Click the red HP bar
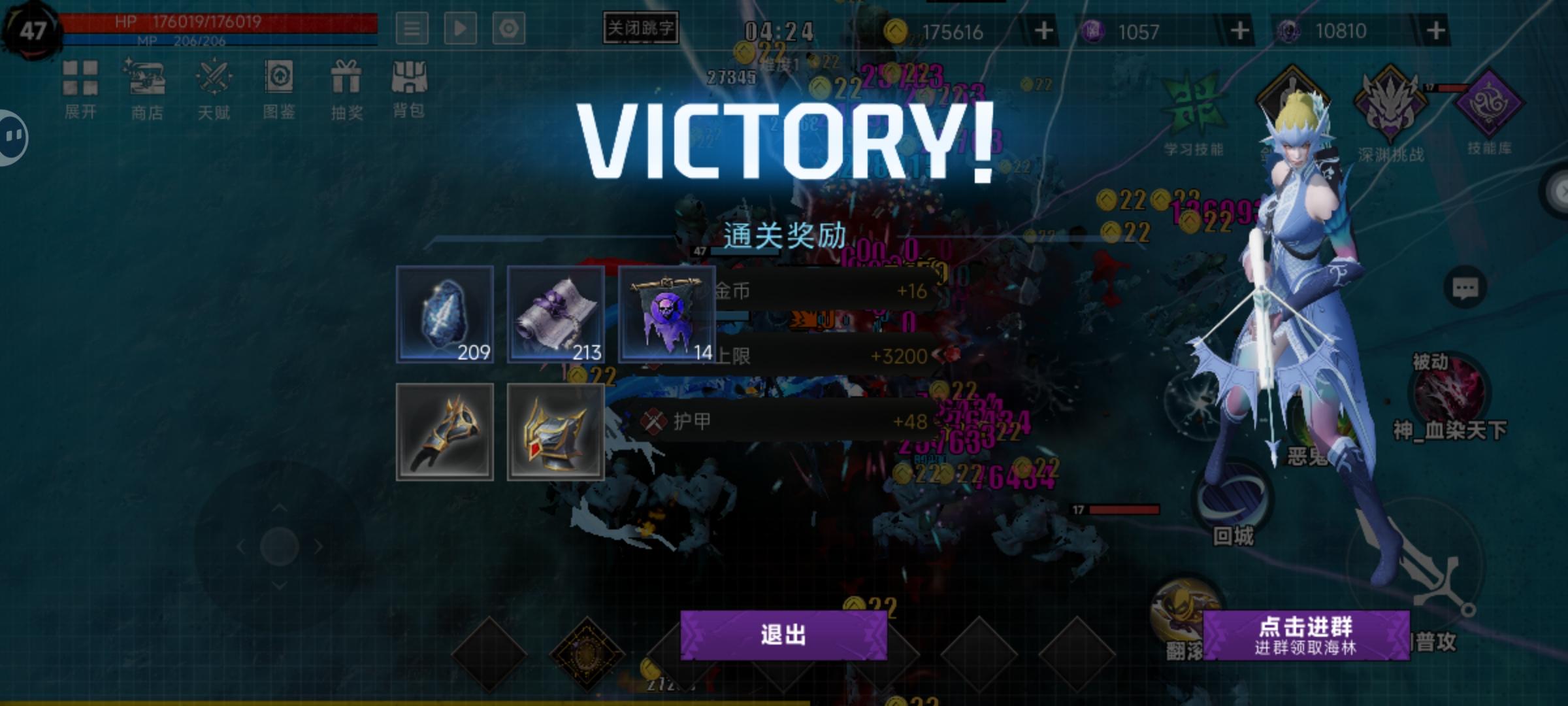 216,22
